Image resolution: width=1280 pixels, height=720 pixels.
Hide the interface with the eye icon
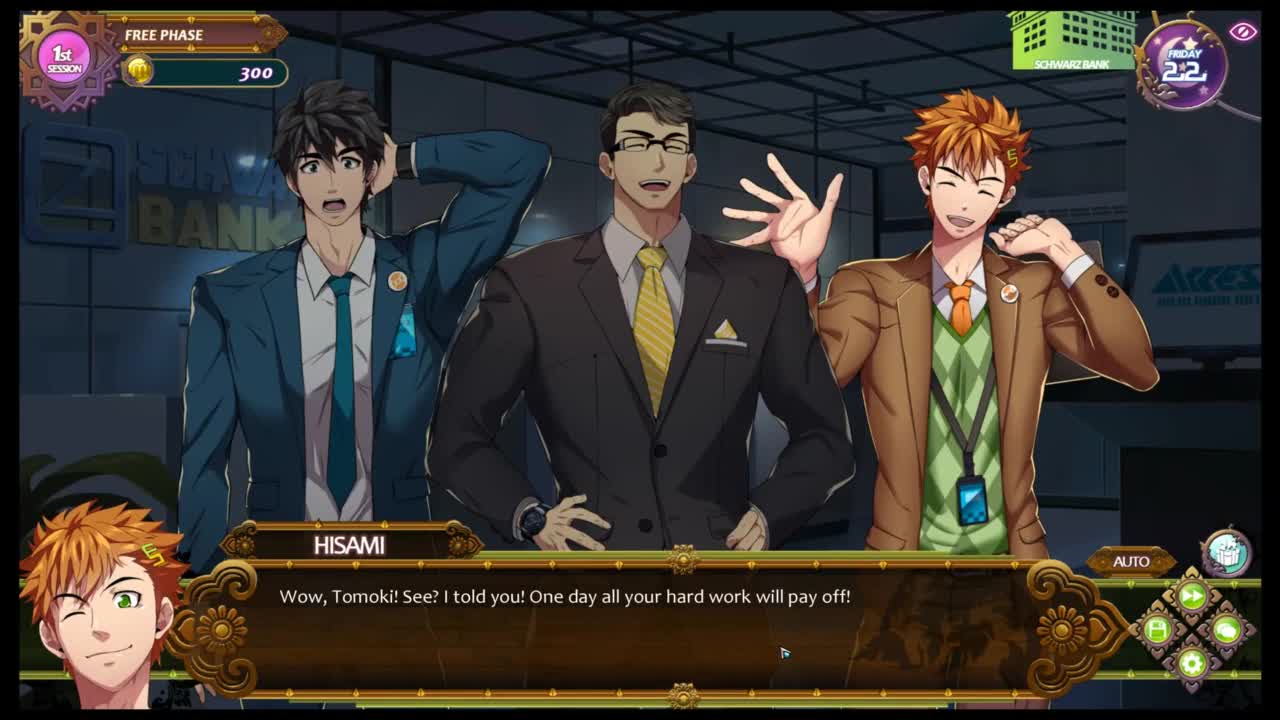tap(1243, 32)
